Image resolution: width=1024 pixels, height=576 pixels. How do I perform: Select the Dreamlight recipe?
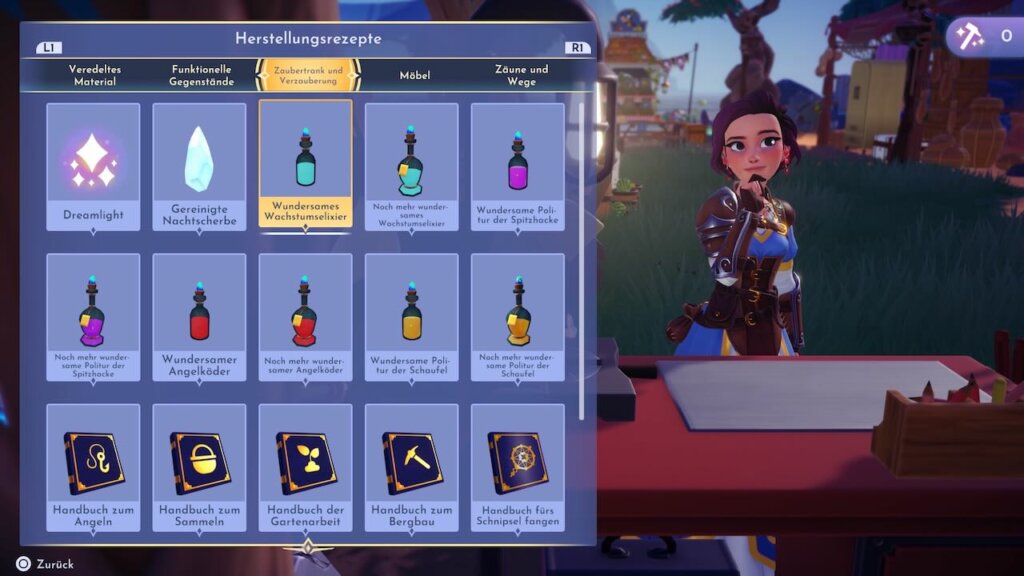[x=93, y=166]
